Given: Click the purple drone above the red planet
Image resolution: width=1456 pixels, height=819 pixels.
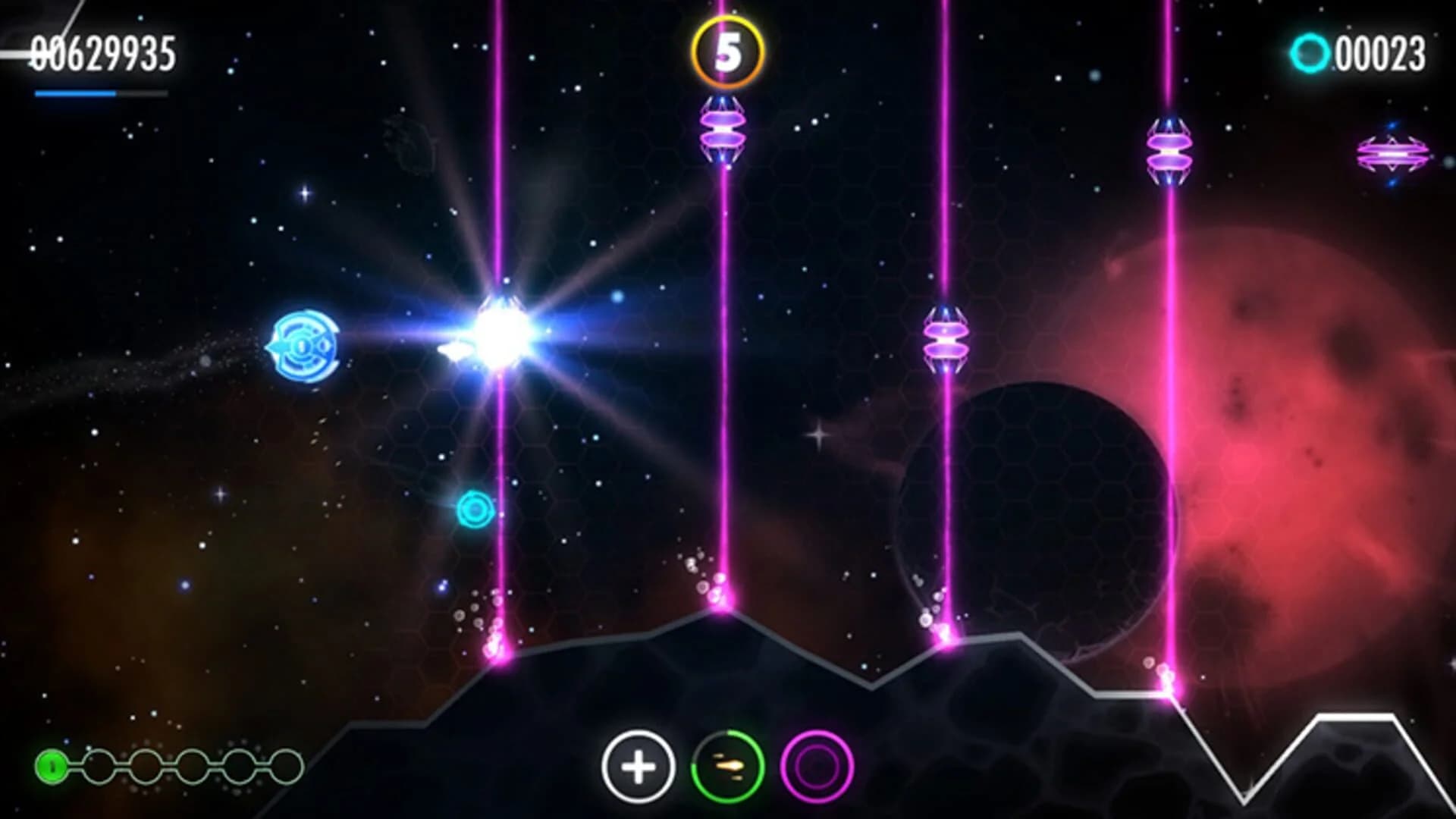Looking at the screenshot, I should point(1168,152).
